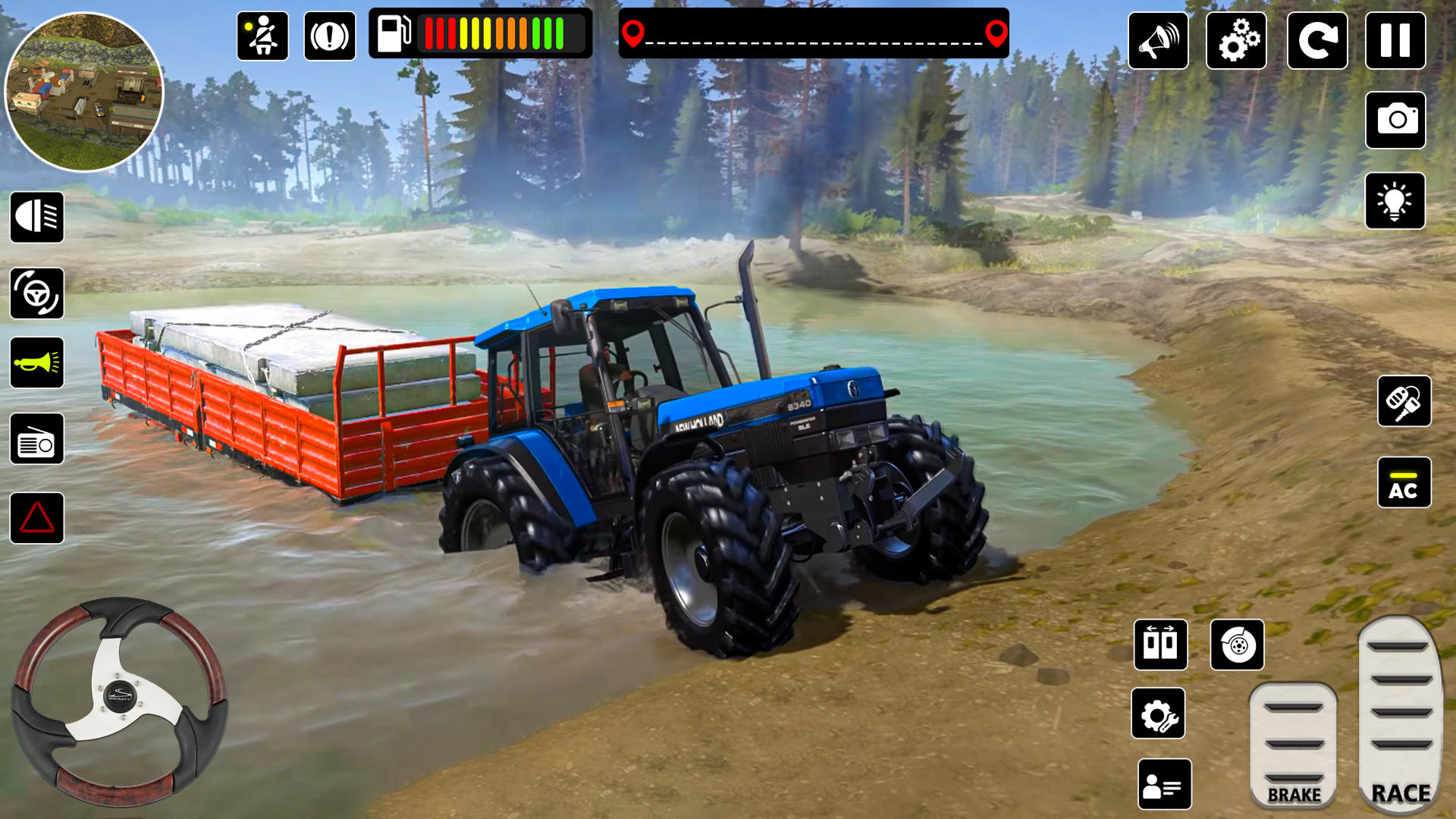This screenshot has height=819, width=1456.
Task: Honk the horn
Action: click(x=36, y=362)
